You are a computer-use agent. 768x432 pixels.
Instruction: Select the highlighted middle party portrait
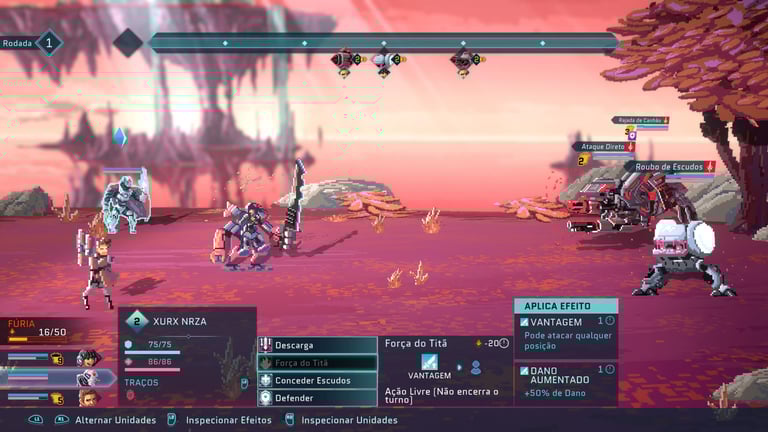(x=88, y=378)
